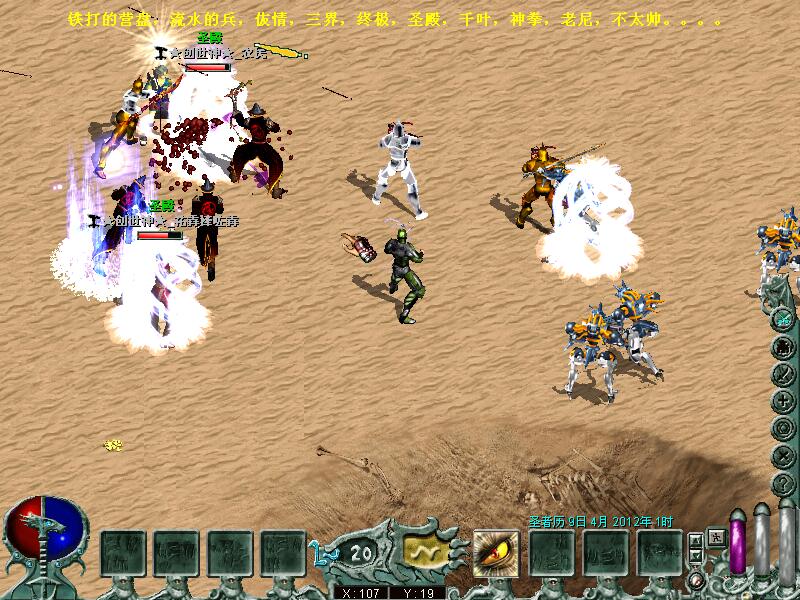Viewport: 800px width, 600px height.
Task: Toggle the running man button
Action: [716, 537]
